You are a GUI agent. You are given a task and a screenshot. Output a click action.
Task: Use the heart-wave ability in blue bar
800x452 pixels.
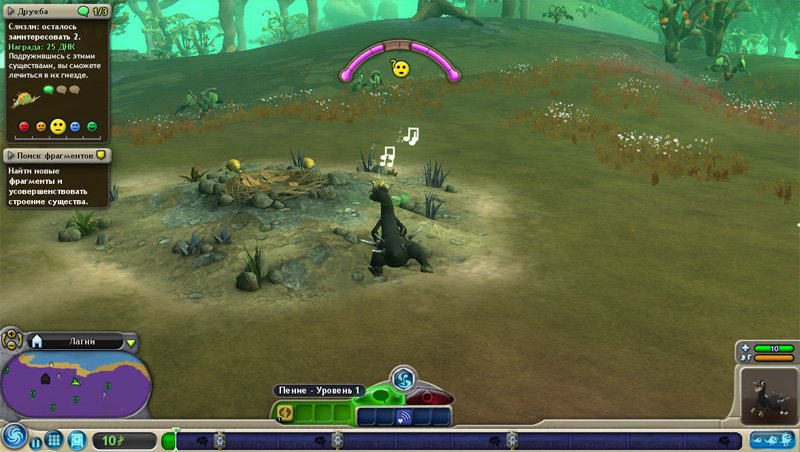click(x=405, y=416)
